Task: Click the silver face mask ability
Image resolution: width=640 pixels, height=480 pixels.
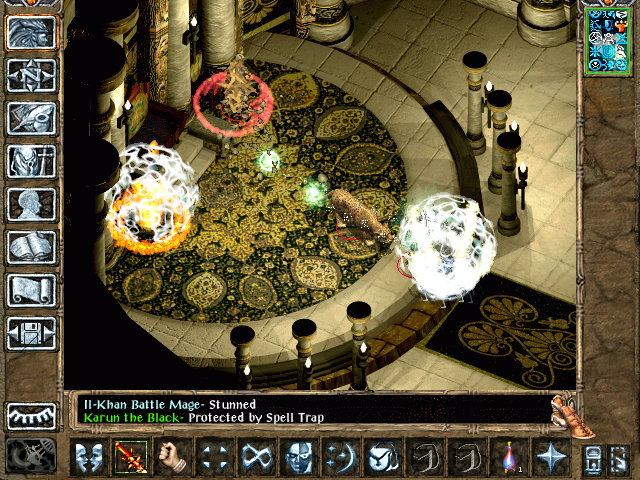Action: pos(299,457)
